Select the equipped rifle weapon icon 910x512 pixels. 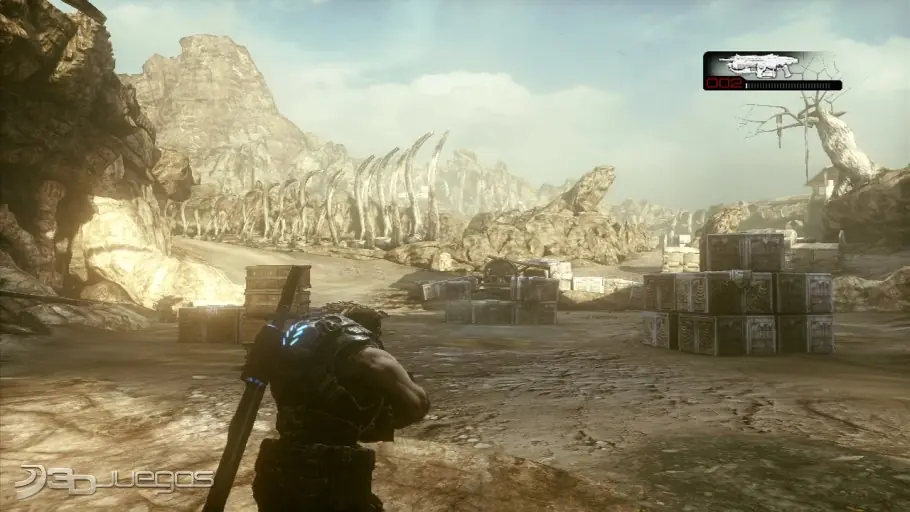coord(762,66)
